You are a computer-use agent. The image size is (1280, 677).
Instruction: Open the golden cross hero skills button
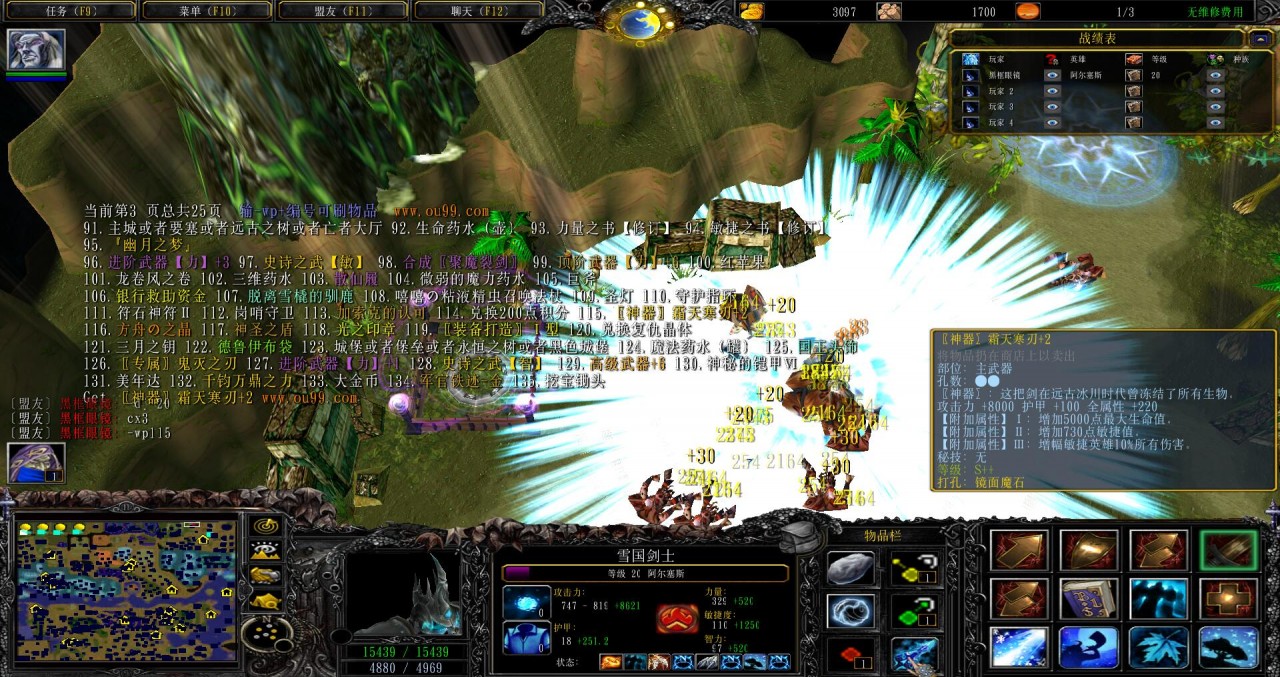pyautogui.click(x=1229, y=599)
